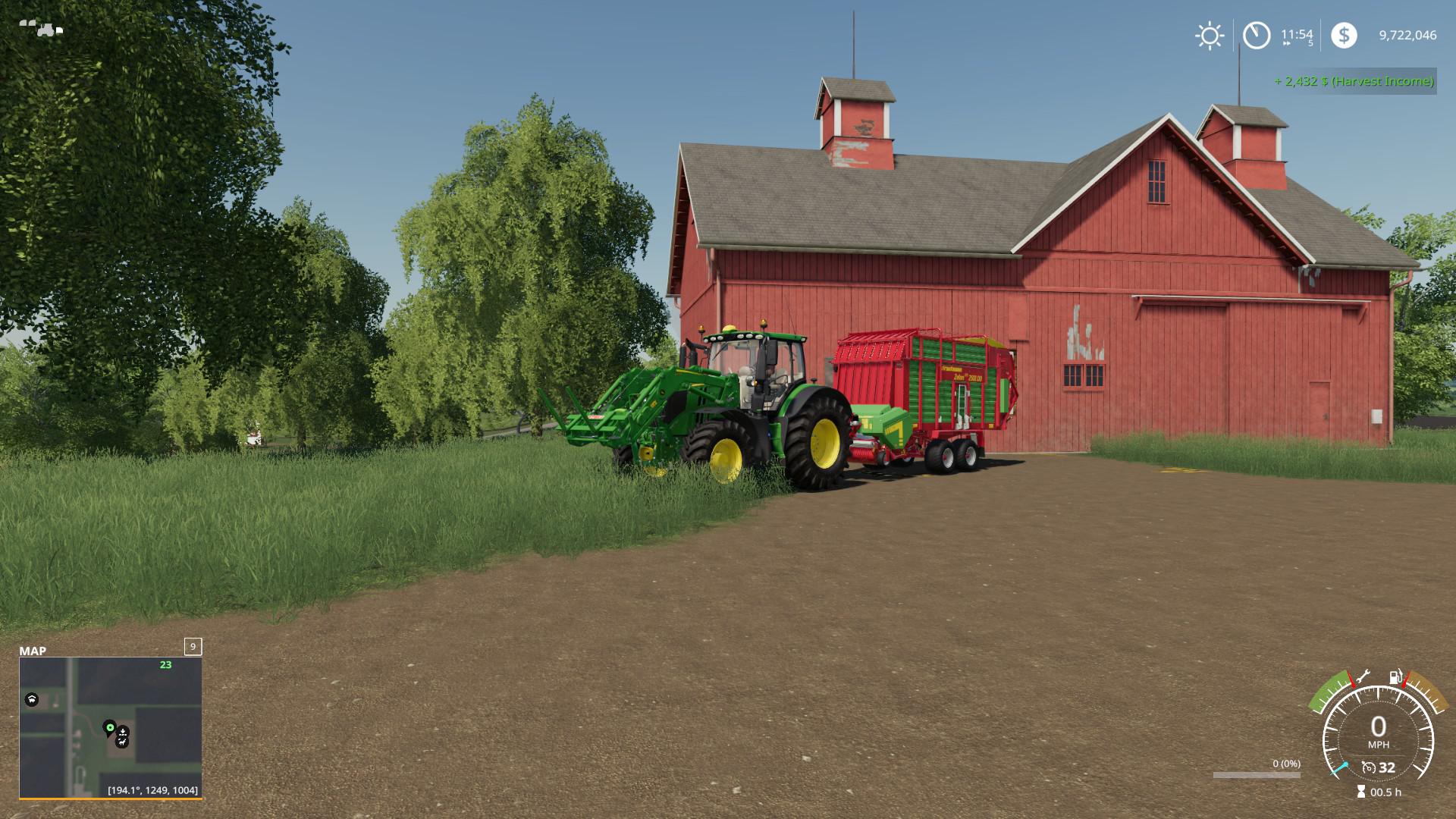Click the vehicle schema icon

point(41,29)
